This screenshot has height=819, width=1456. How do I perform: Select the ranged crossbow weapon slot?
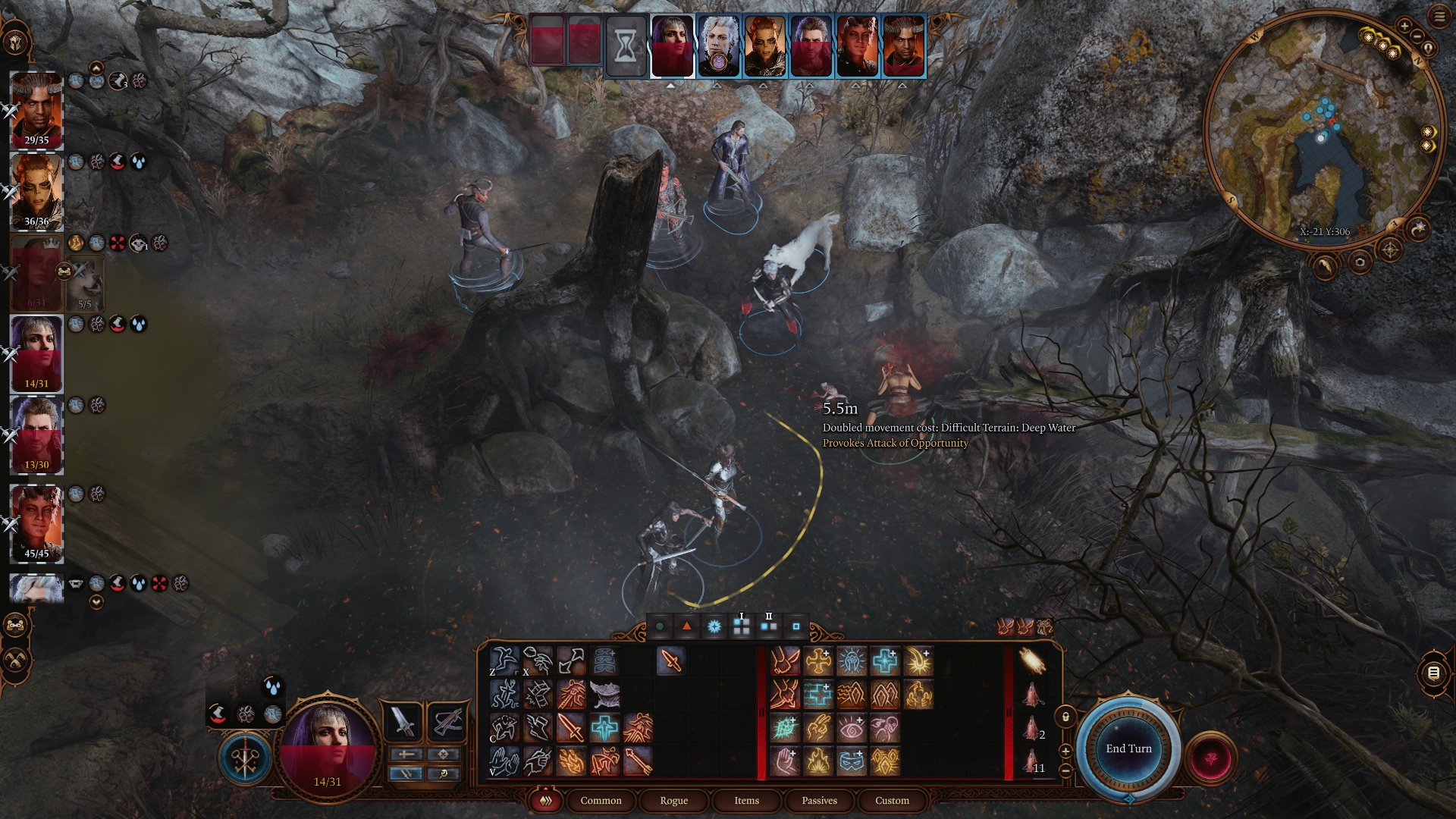pos(446,721)
